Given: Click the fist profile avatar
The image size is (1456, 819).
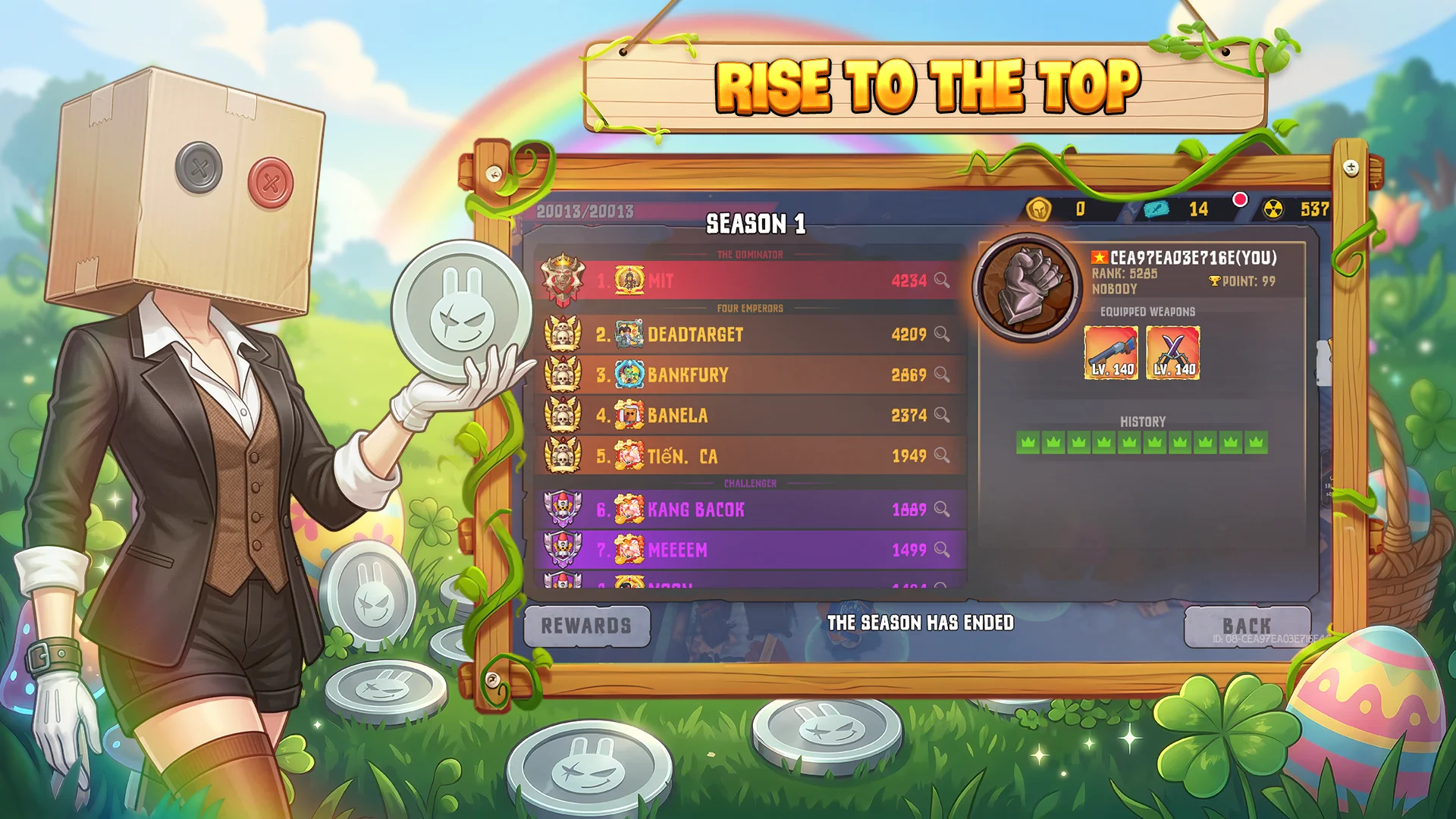Looking at the screenshot, I should coord(1028,287).
